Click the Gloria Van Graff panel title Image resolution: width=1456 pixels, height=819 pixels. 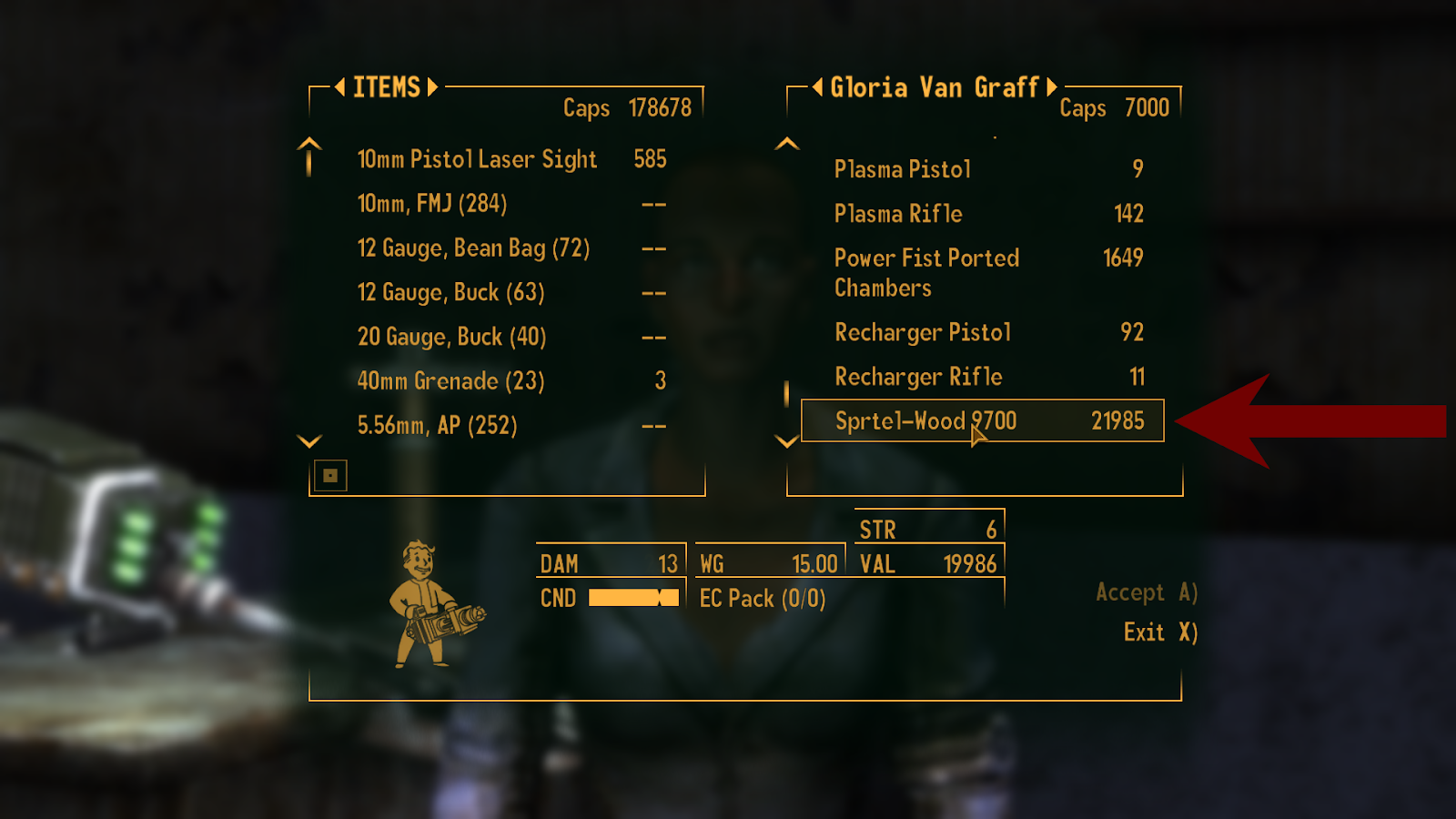(x=934, y=87)
